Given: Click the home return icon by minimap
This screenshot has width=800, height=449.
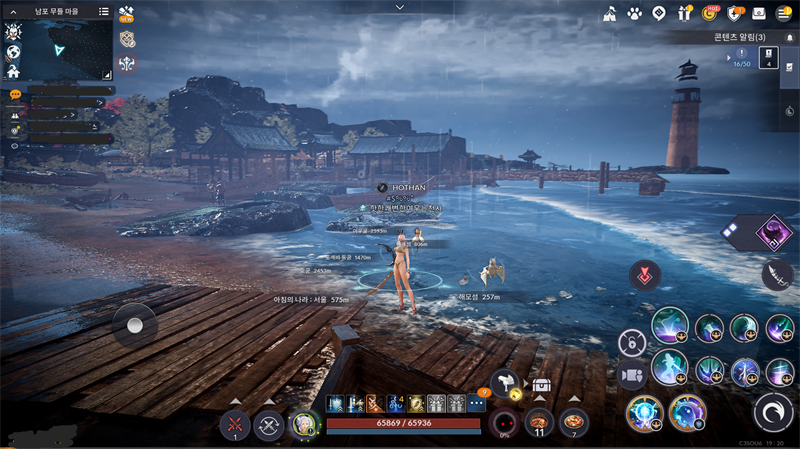Looking at the screenshot, I should pyautogui.click(x=13, y=72).
